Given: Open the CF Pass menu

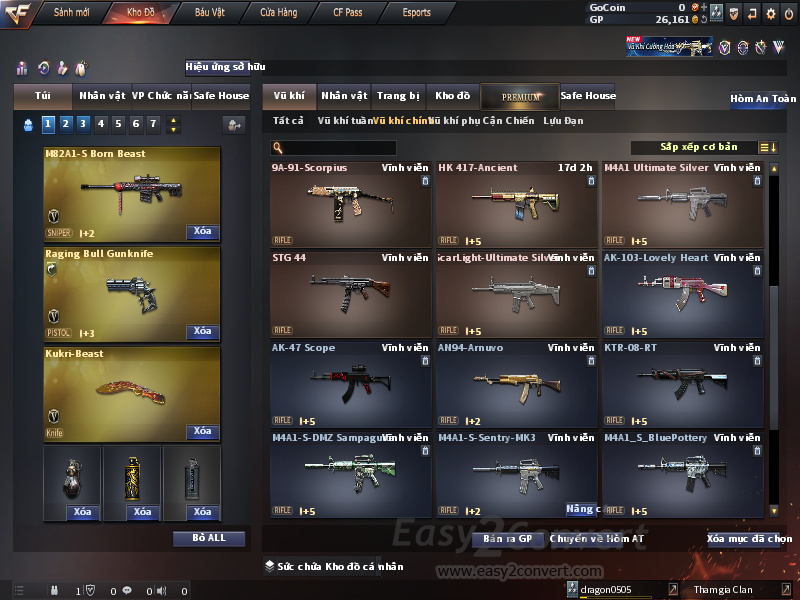Looking at the screenshot, I should coord(350,13).
